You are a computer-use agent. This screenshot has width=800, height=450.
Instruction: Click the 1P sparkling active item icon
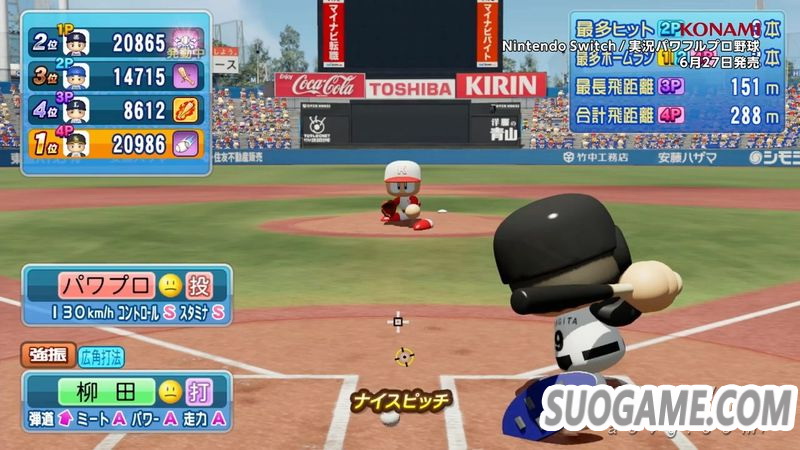(187, 42)
